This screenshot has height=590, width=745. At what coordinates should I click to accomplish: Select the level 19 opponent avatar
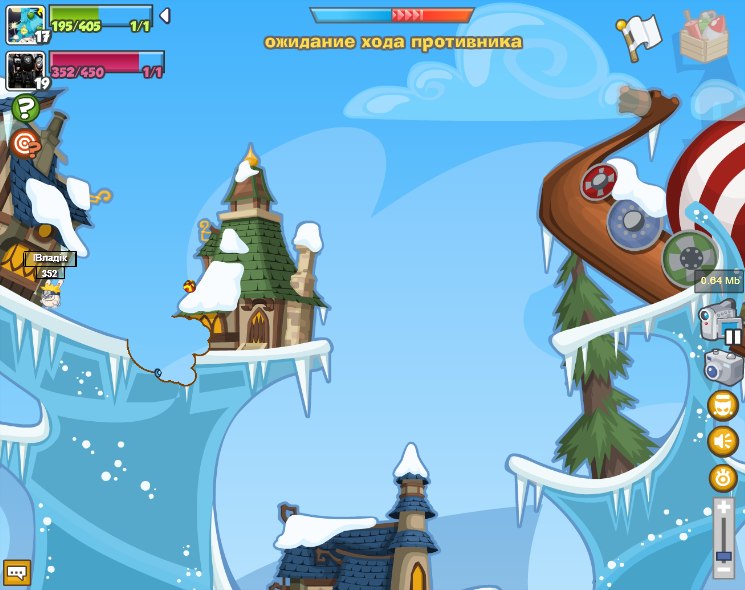25,70
